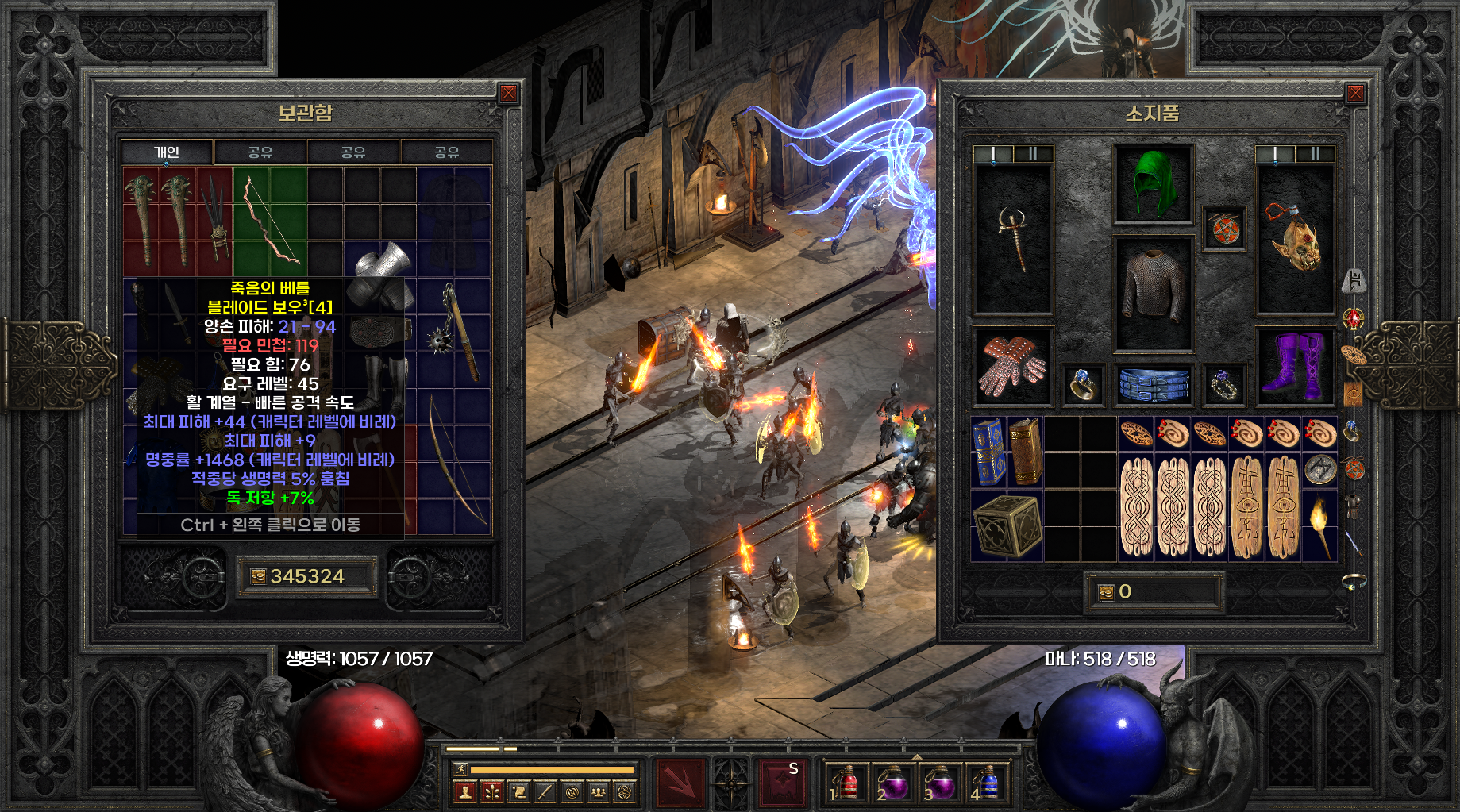The height and width of the screenshot is (812, 1460).
Task: Use the blue mana potion in belt slot 4
Action: point(987,782)
